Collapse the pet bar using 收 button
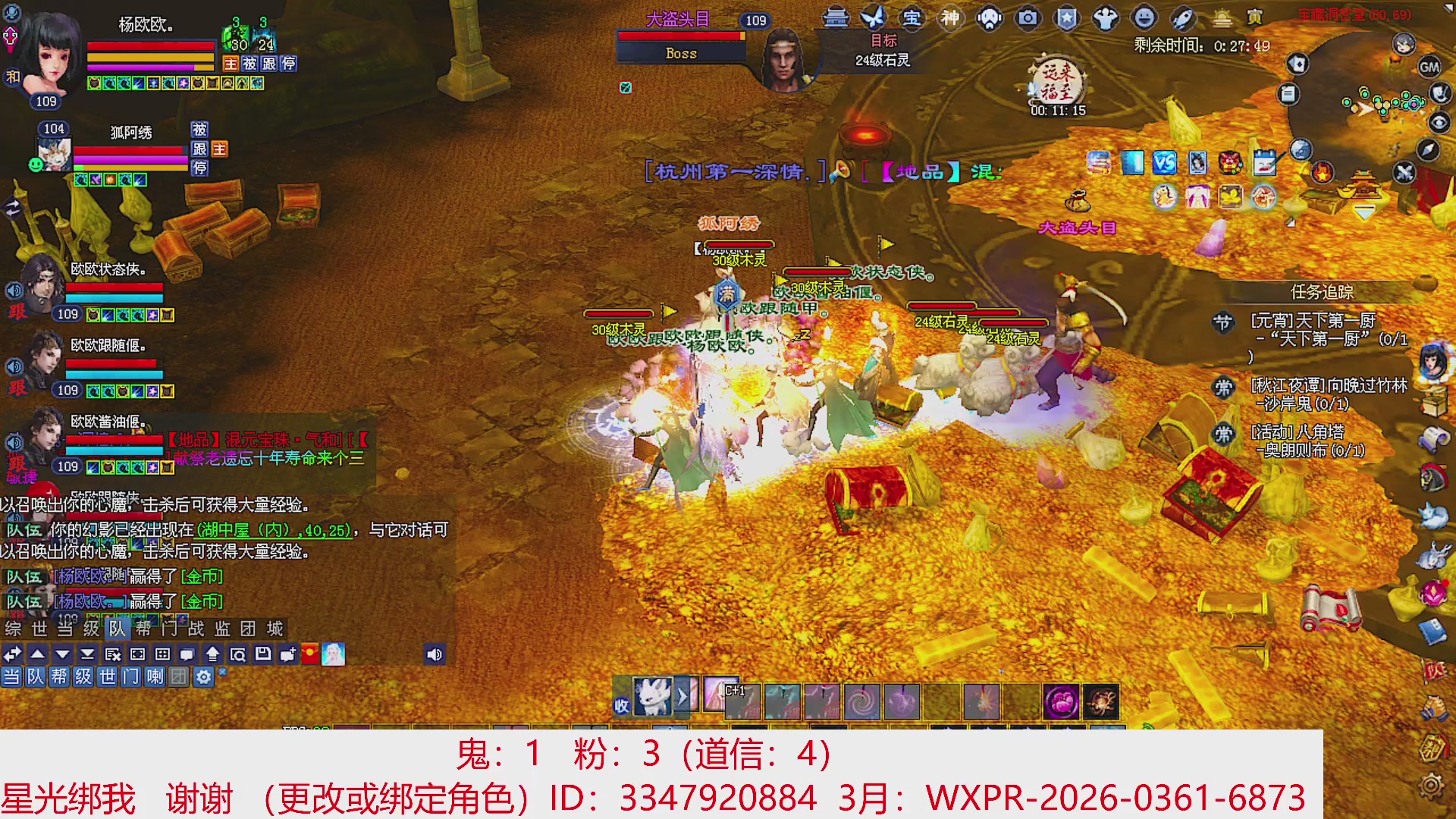This screenshot has width=1456, height=819. (x=620, y=704)
